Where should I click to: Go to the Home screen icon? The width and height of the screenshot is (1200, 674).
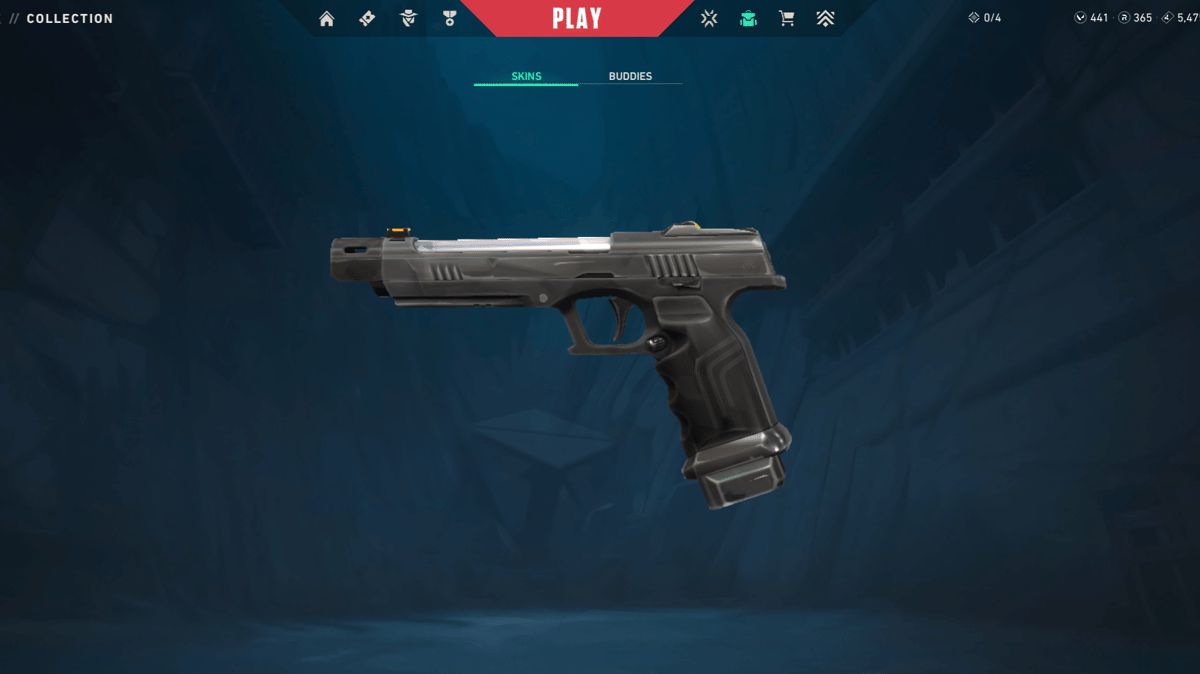(x=326, y=18)
